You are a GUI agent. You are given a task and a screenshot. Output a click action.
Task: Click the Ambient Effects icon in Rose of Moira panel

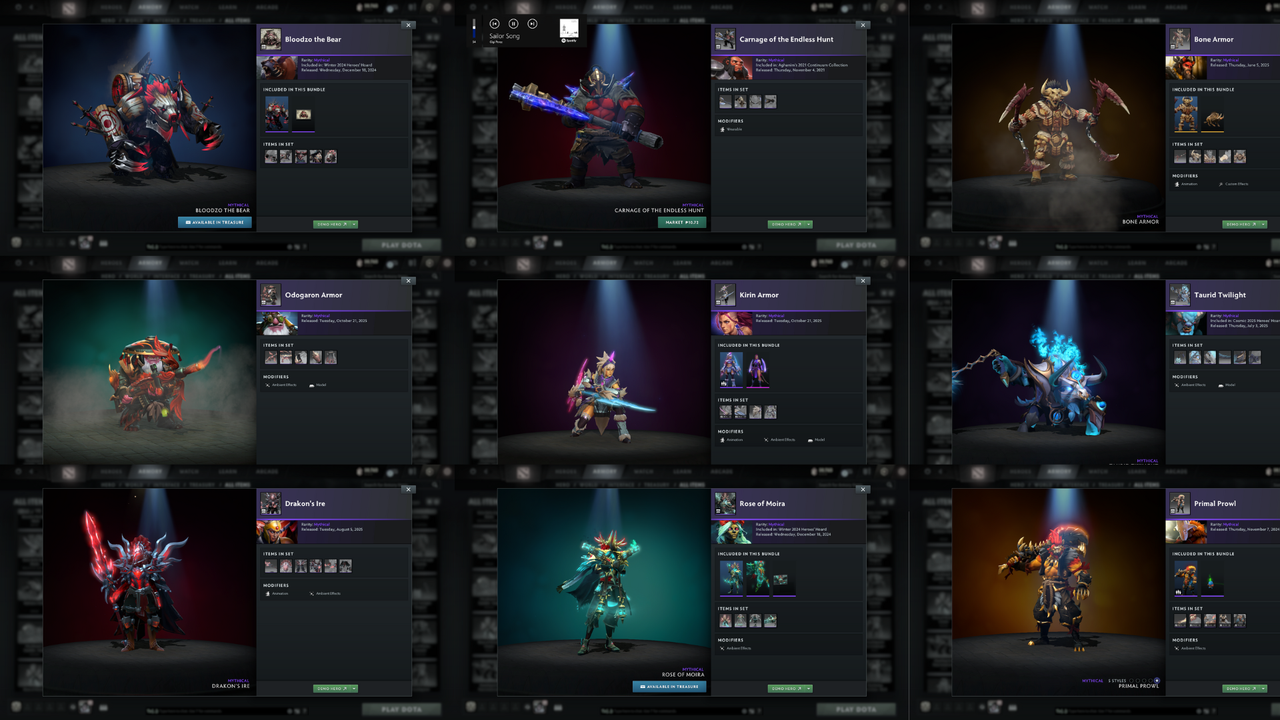click(x=722, y=648)
